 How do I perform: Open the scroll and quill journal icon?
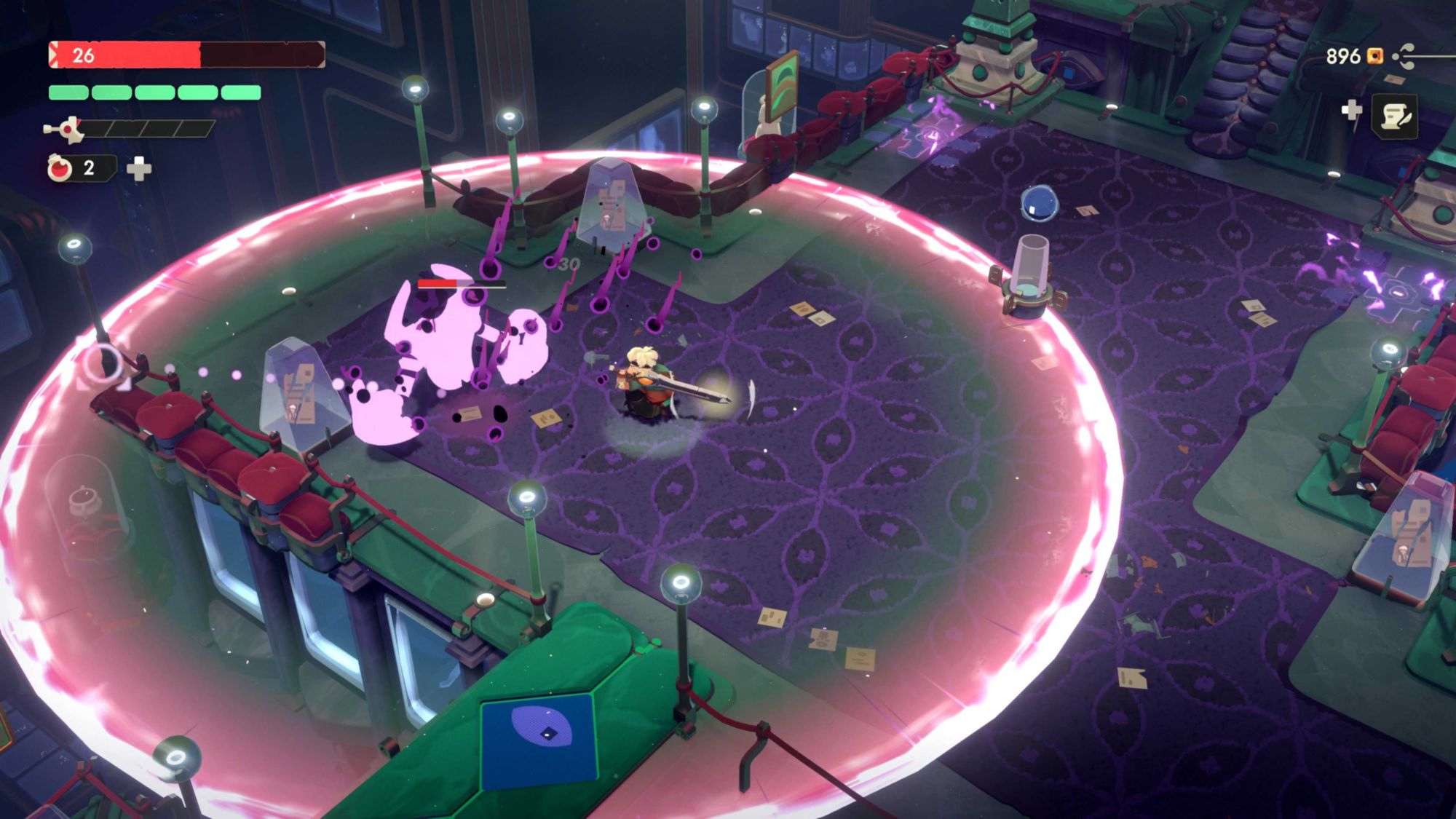[1394, 116]
